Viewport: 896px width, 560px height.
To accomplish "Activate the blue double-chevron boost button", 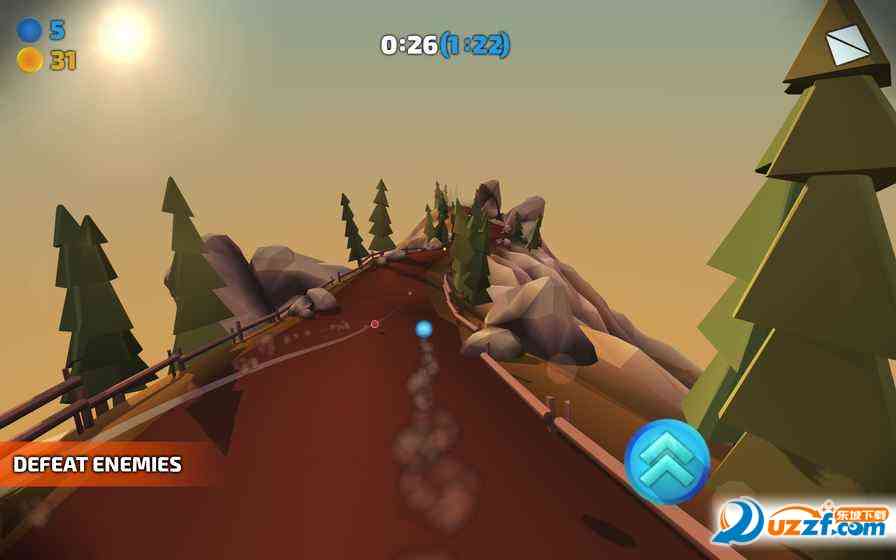I will (x=667, y=461).
